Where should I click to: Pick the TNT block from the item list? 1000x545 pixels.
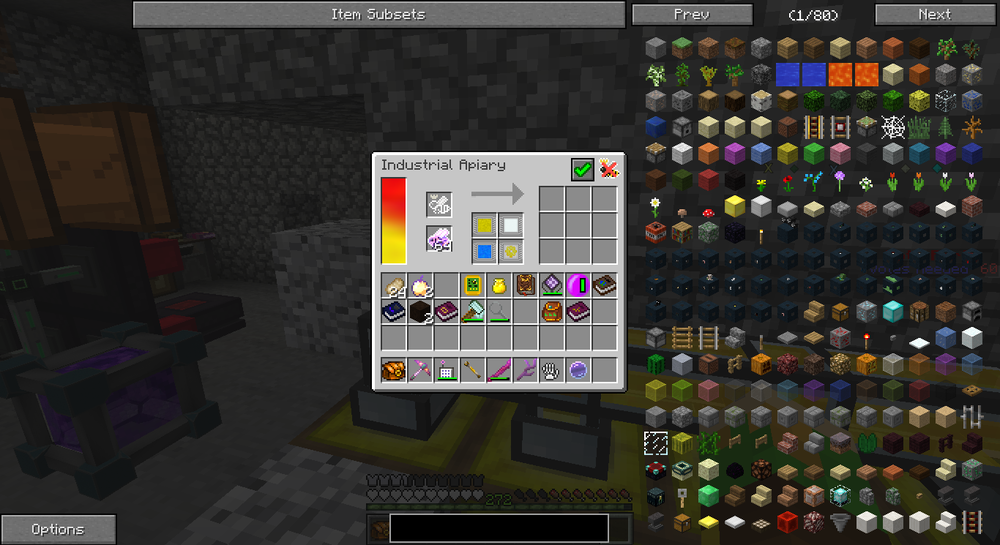656,232
